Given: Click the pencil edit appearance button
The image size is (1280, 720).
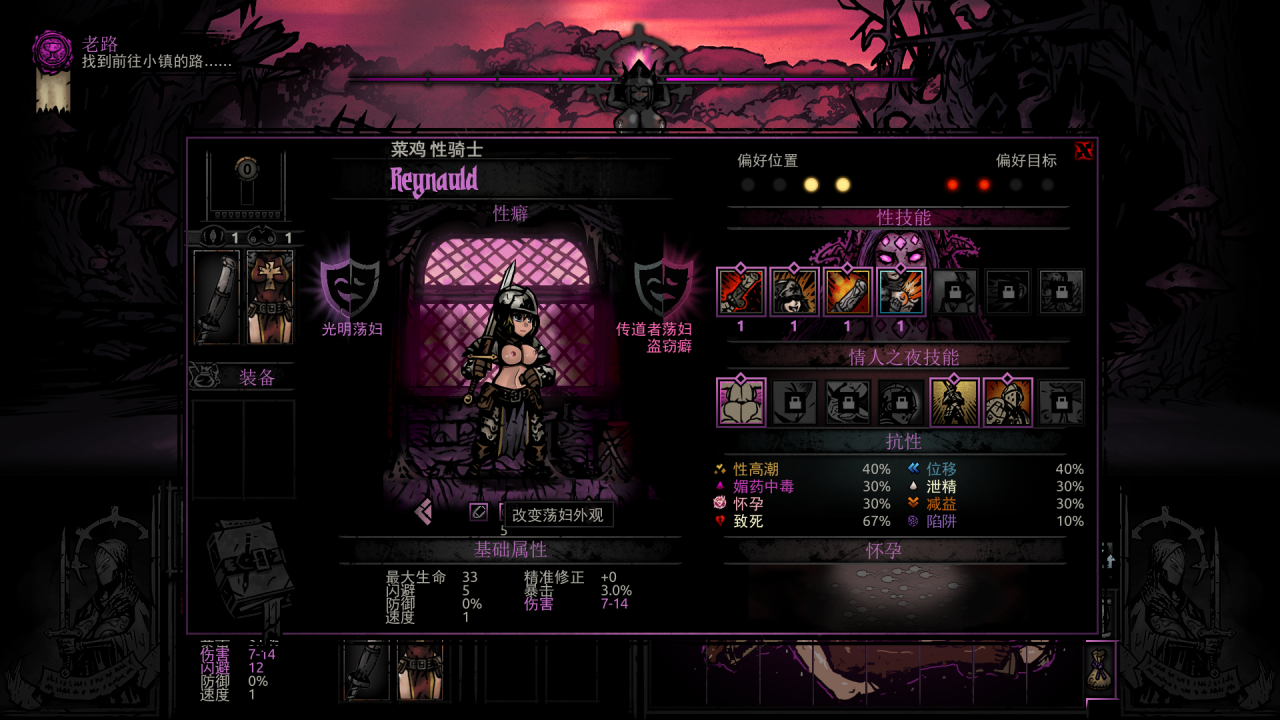Looking at the screenshot, I should [479, 511].
